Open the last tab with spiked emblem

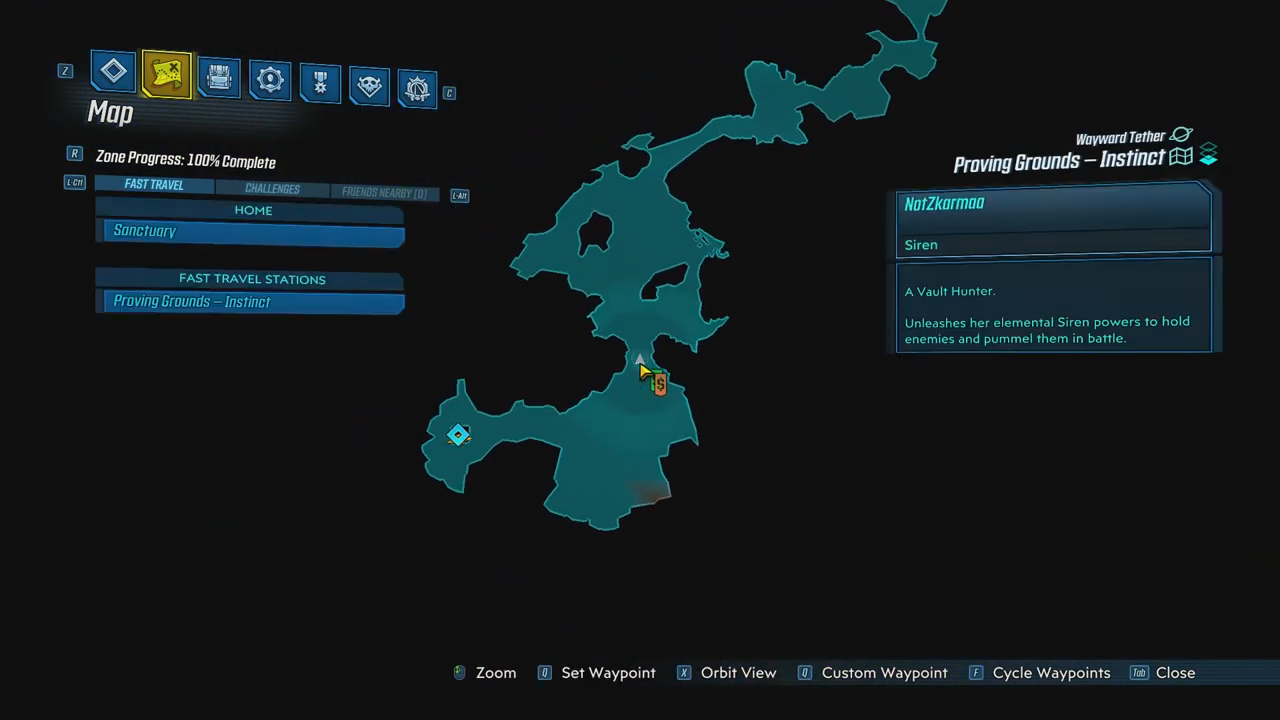click(x=417, y=89)
